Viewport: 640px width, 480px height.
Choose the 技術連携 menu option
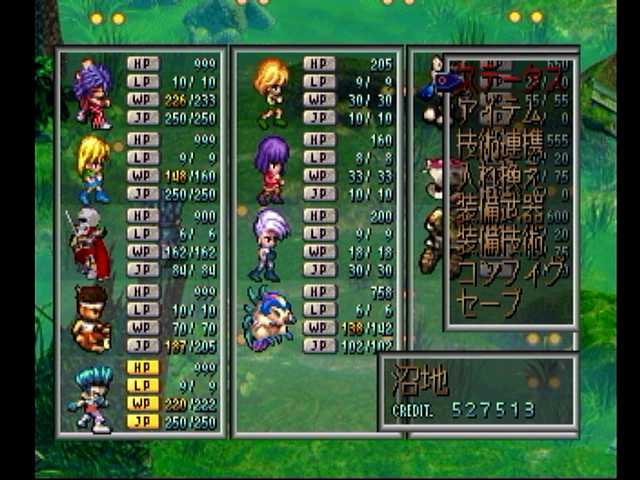click(x=500, y=144)
